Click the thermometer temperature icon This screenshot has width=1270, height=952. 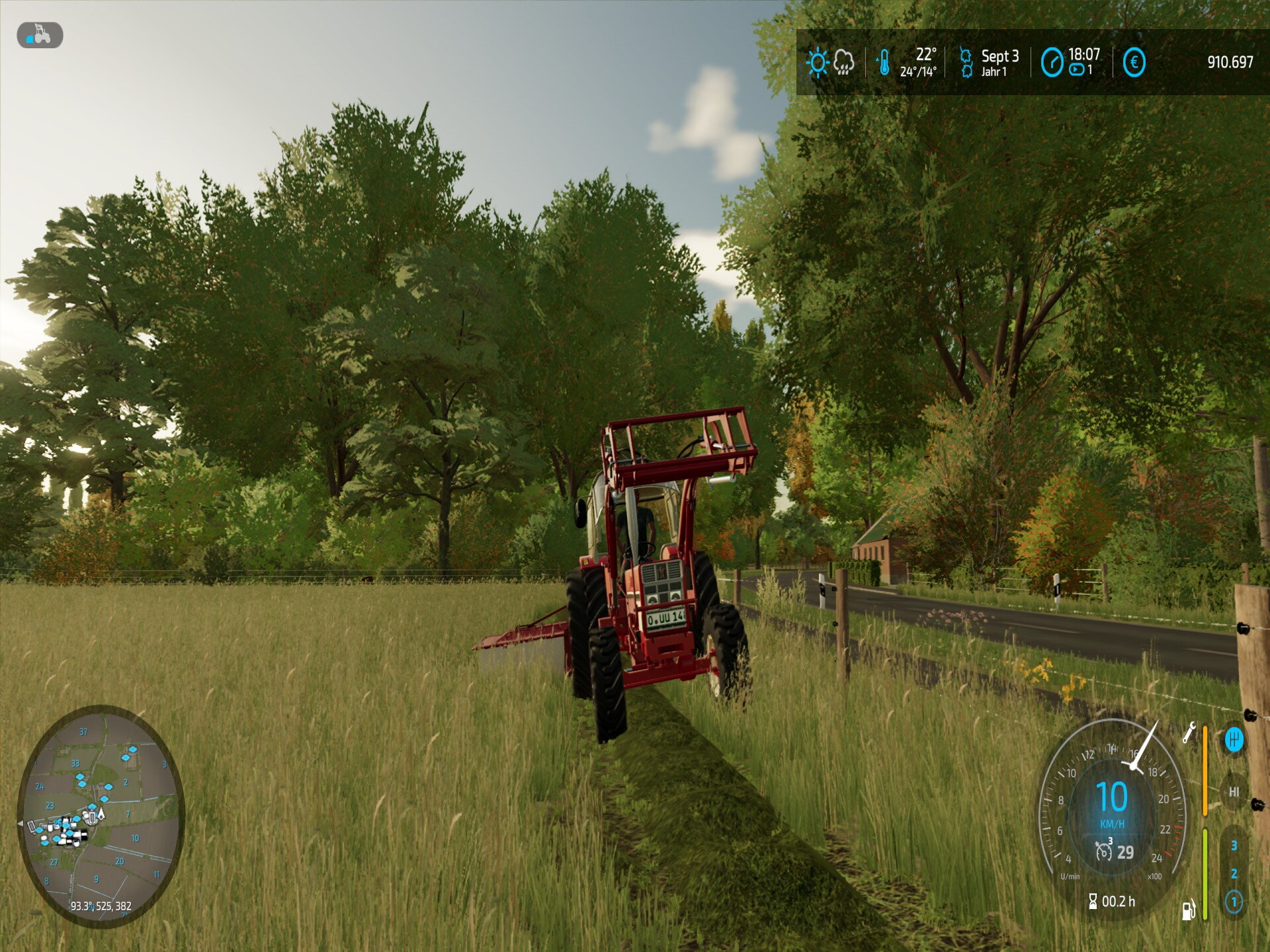pyautogui.click(x=884, y=63)
